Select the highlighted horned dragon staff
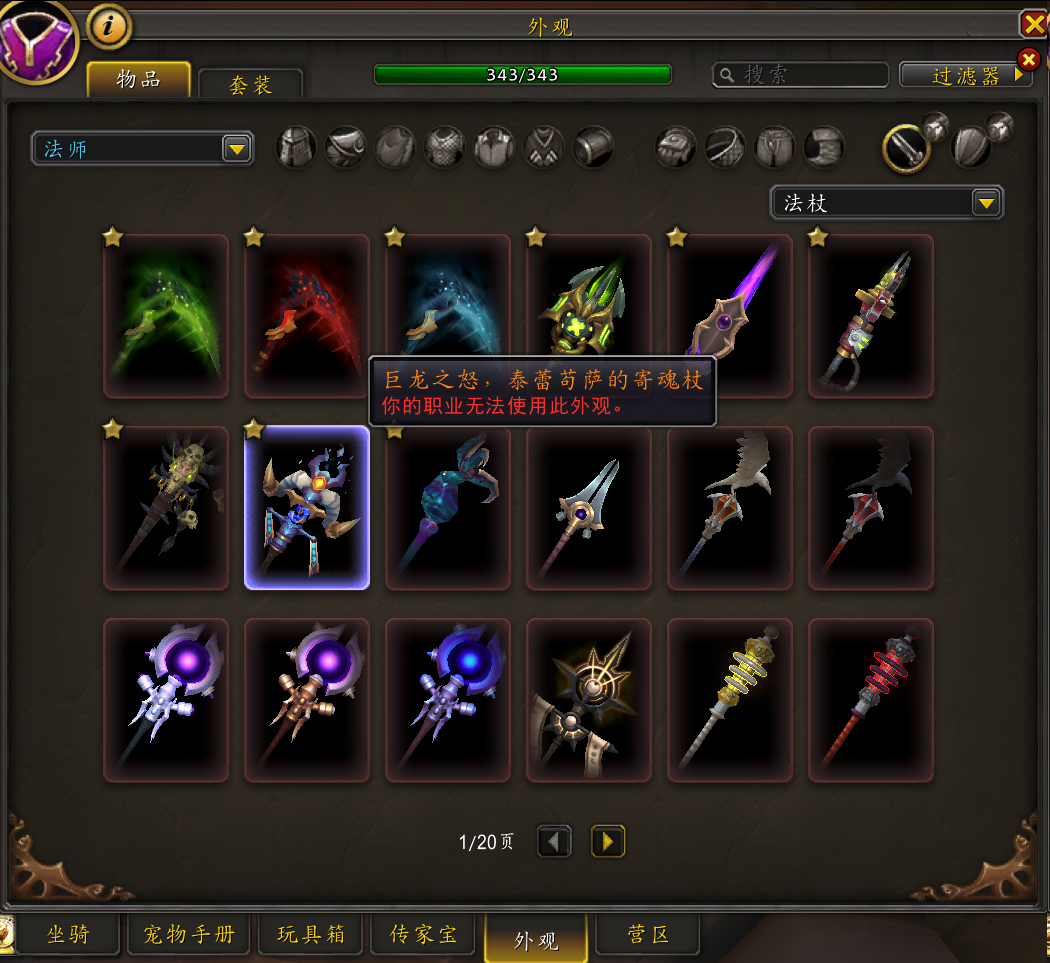Screen dimensions: 1050x963 pyautogui.click(x=307, y=508)
